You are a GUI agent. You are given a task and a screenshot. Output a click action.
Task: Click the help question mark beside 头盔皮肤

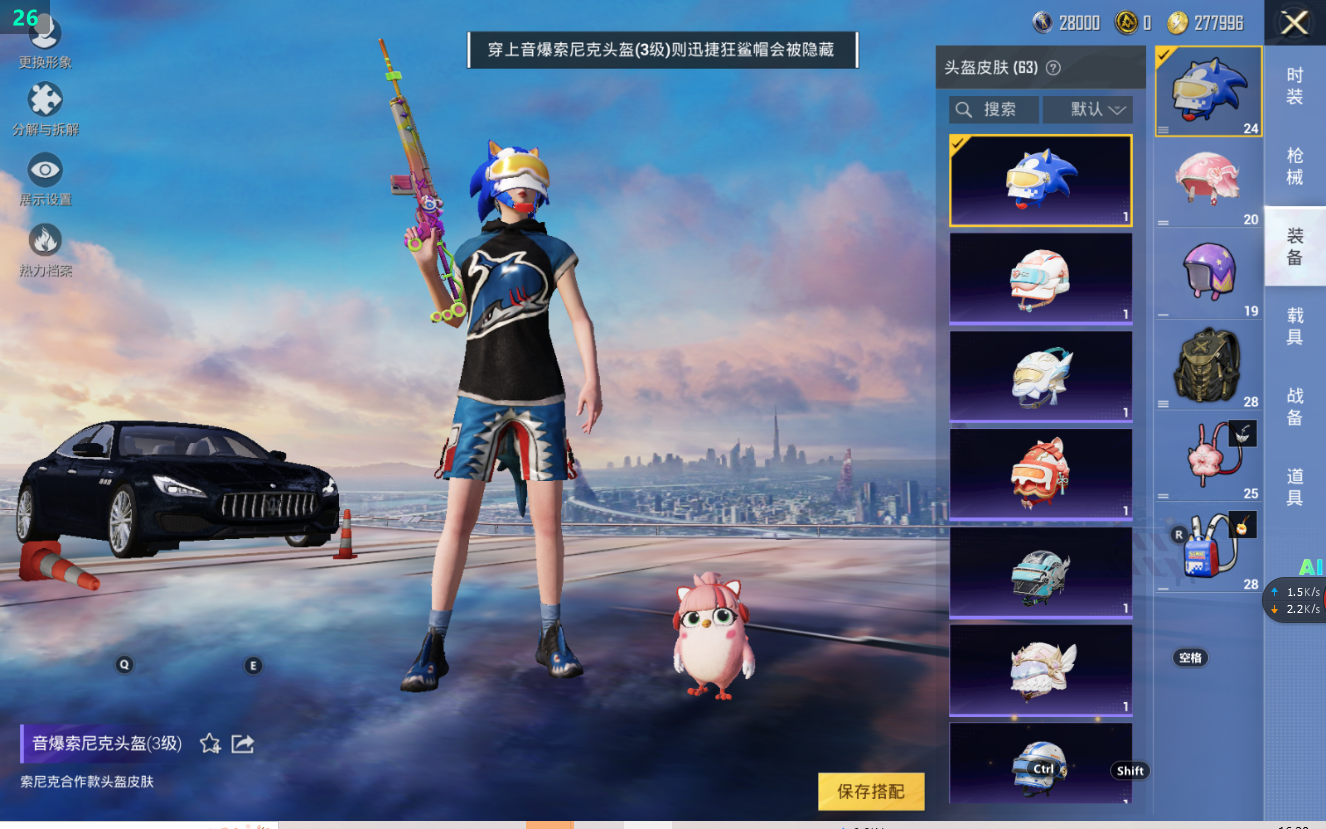tap(1052, 68)
